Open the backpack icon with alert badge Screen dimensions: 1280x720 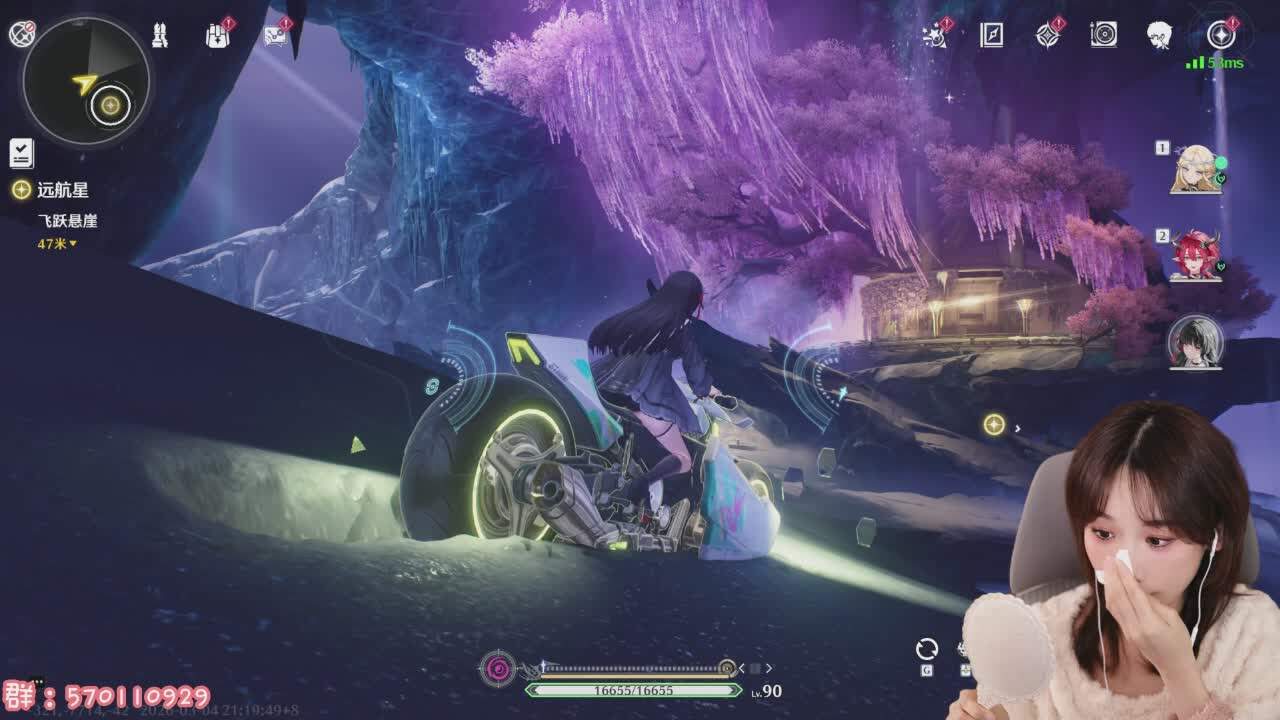(x=217, y=36)
